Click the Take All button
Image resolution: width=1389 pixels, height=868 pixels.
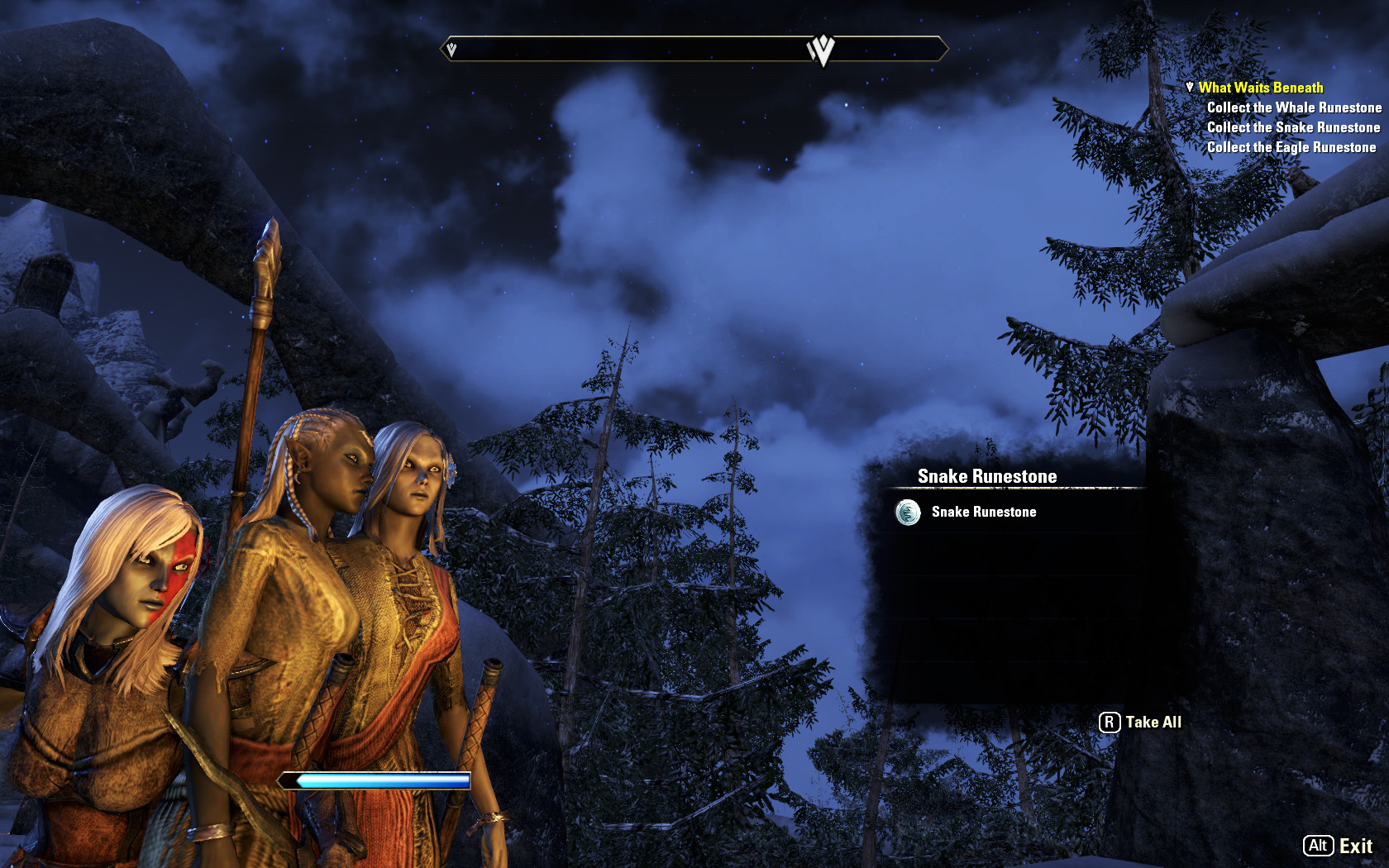click(x=1141, y=723)
